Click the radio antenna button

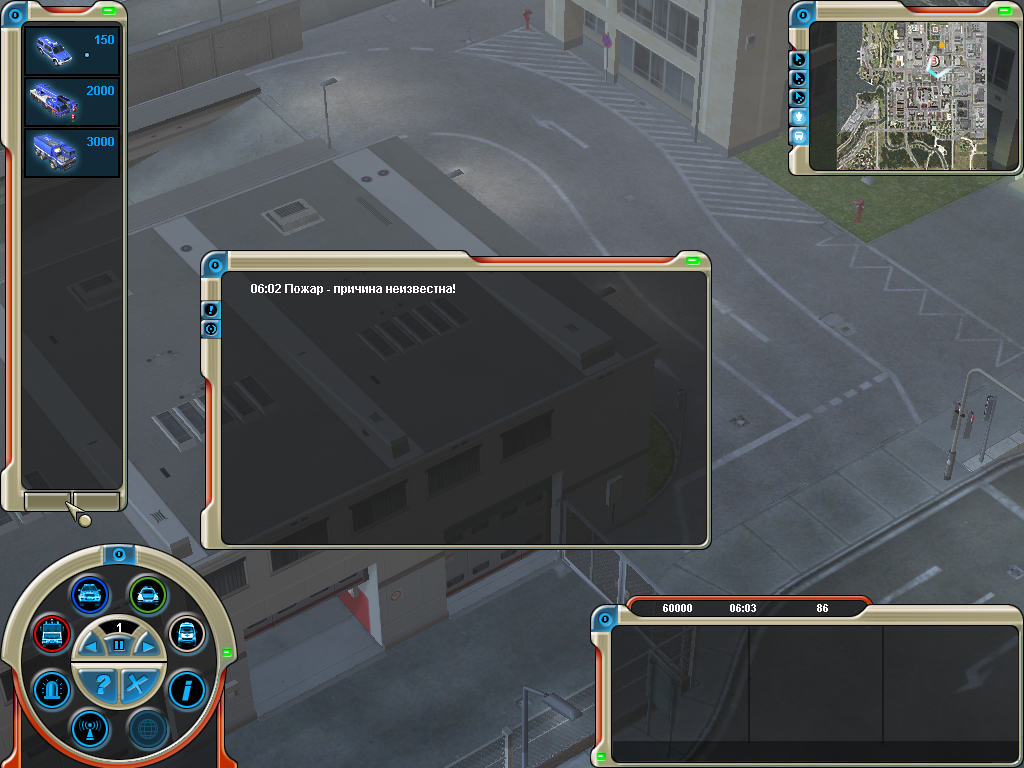click(89, 728)
